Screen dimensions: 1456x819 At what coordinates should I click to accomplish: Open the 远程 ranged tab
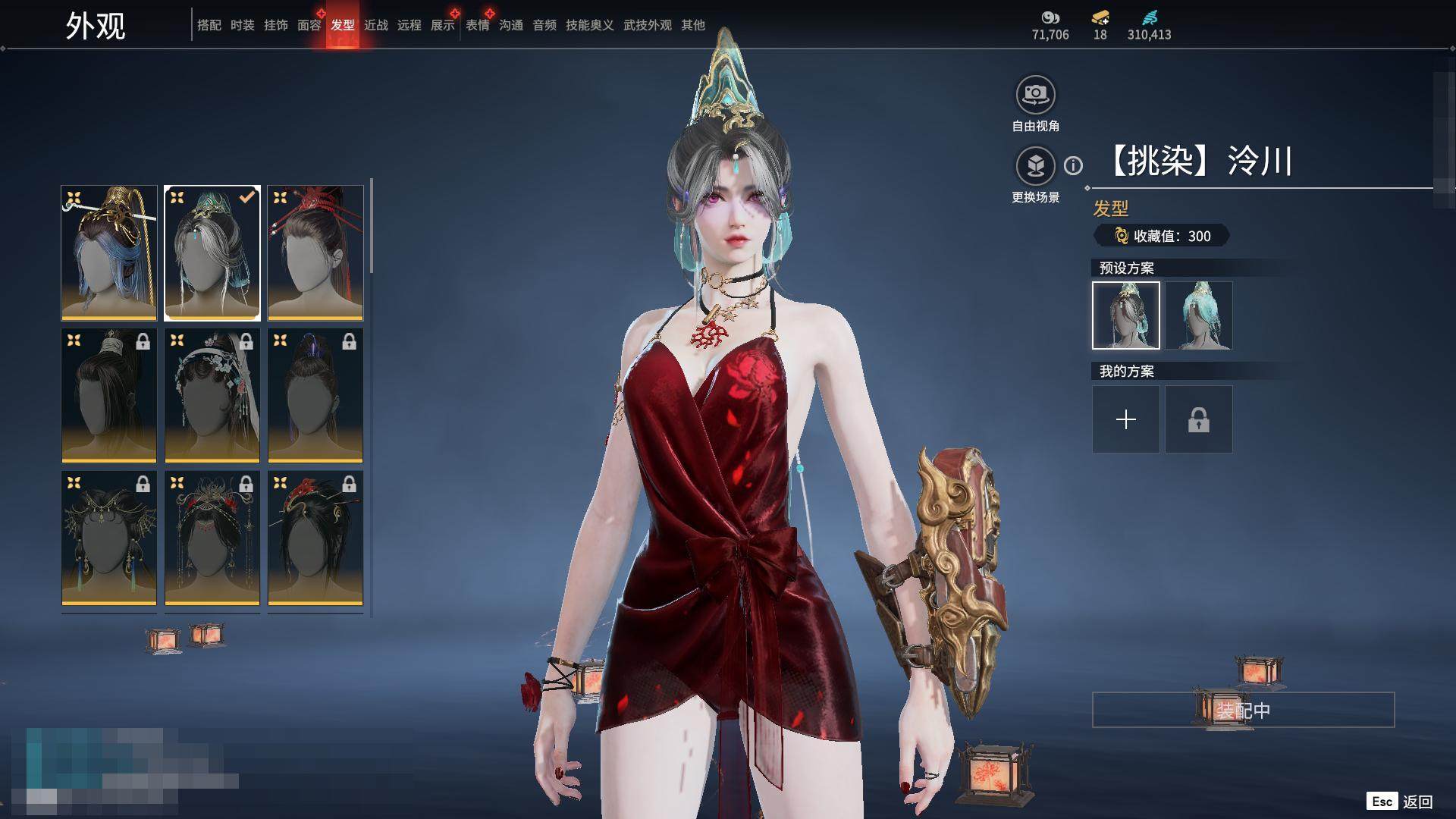(x=409, y=26)
